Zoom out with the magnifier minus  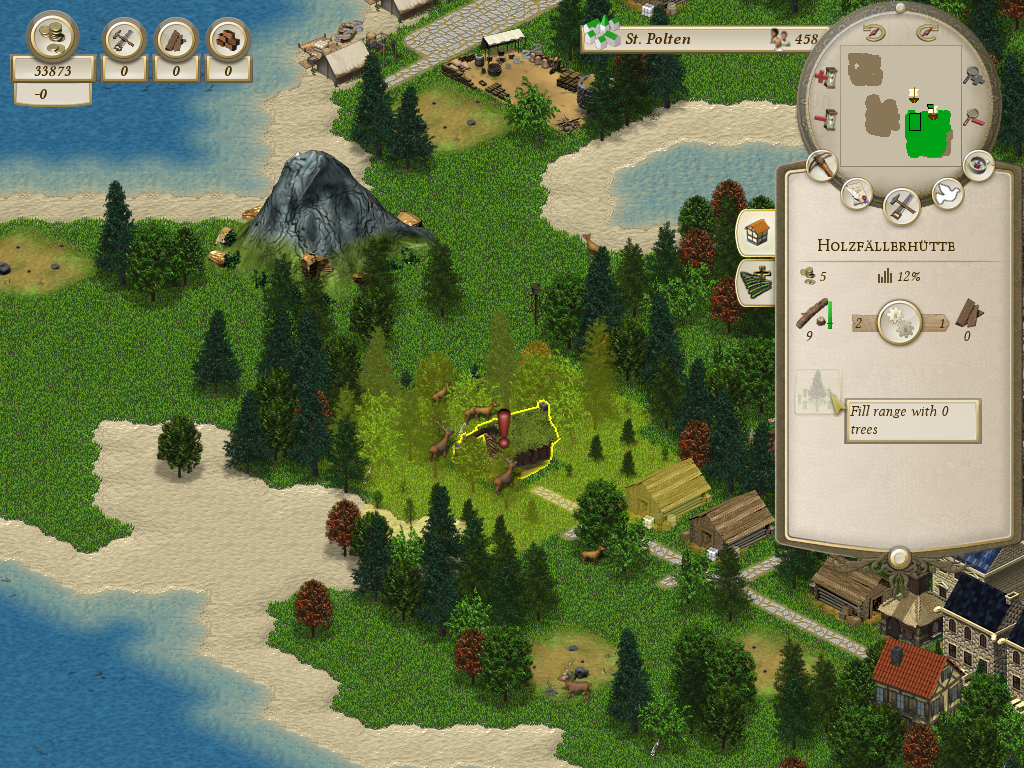point(972,118)
